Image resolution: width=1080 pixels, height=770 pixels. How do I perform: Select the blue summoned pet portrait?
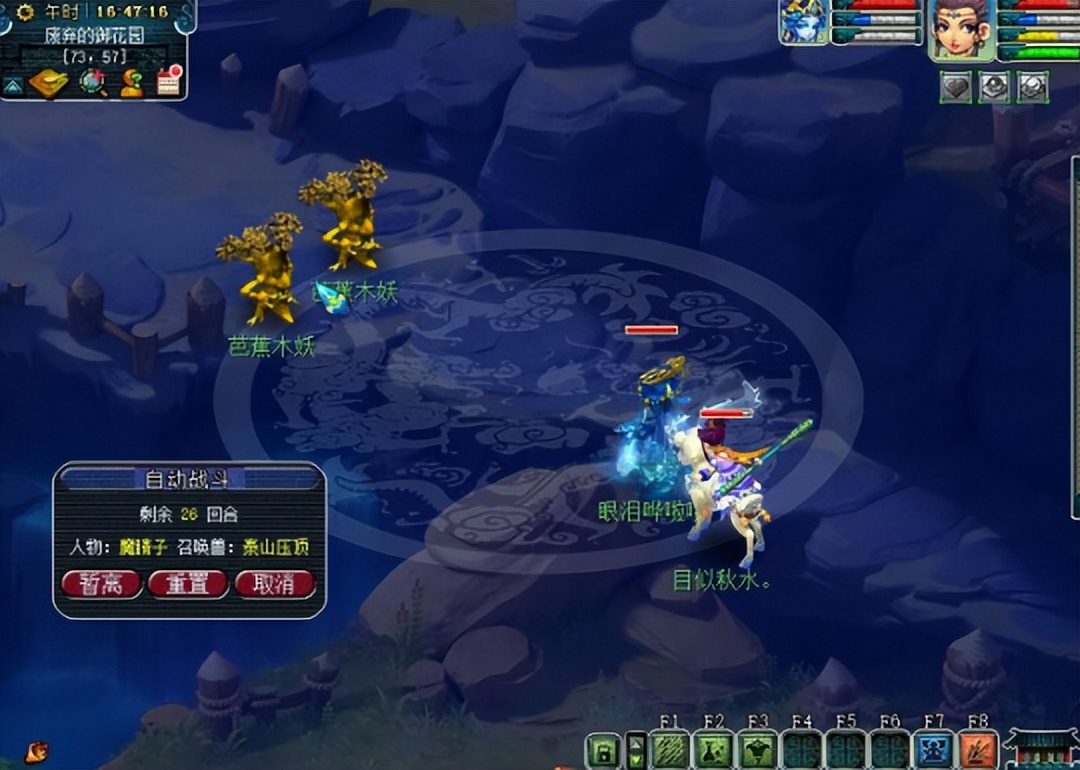(x=804, y=22)
